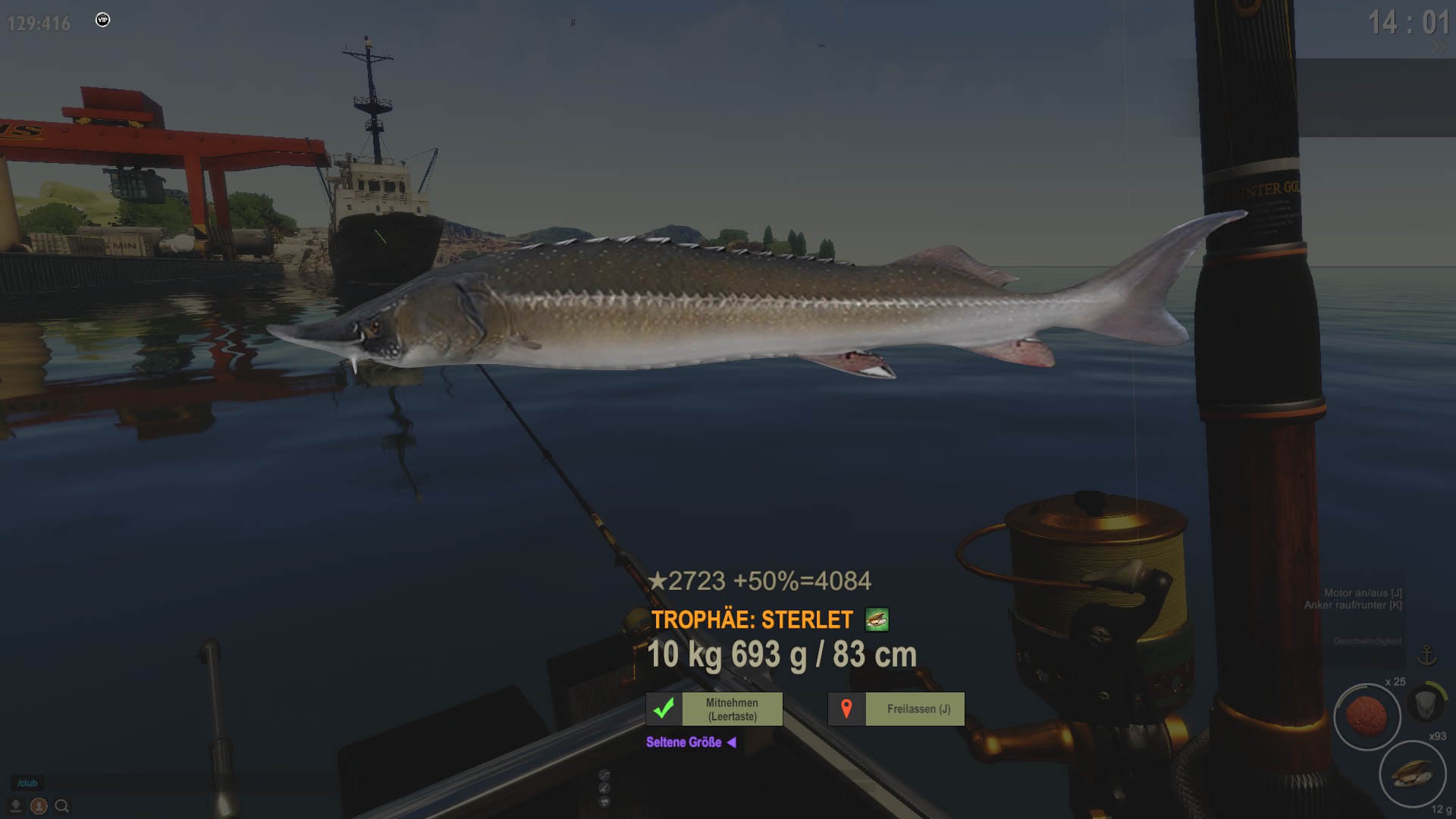The width and height of the screenshot is (1456, 819).
Task: Toggle the anchor icon
Action: tap(1427, 654)
